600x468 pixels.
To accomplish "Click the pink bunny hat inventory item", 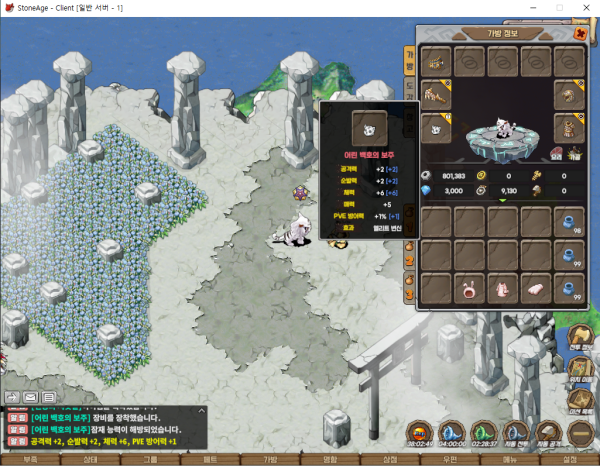I will tap(468, 290).
